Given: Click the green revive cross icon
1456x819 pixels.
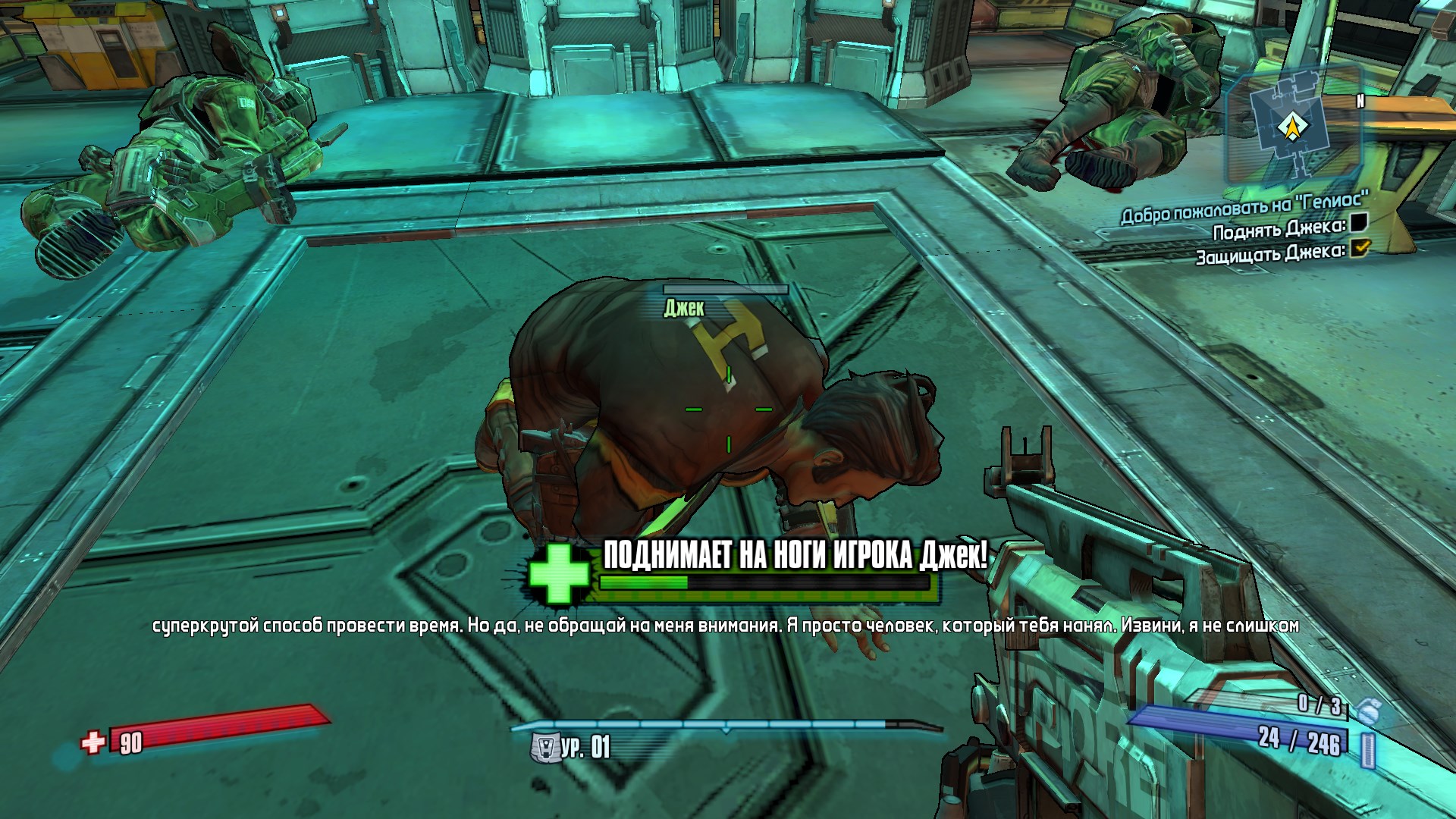Looking at the screenshot, I should coord(559,573).
